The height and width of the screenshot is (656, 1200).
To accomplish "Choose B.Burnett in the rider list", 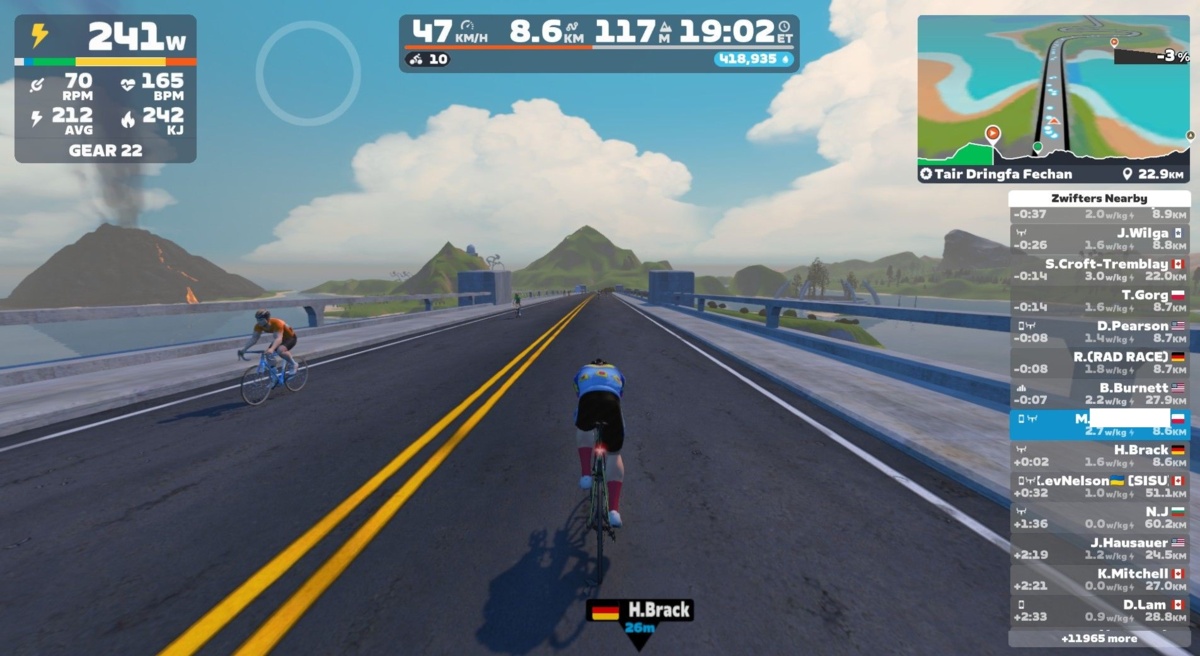I will 1098,394.
